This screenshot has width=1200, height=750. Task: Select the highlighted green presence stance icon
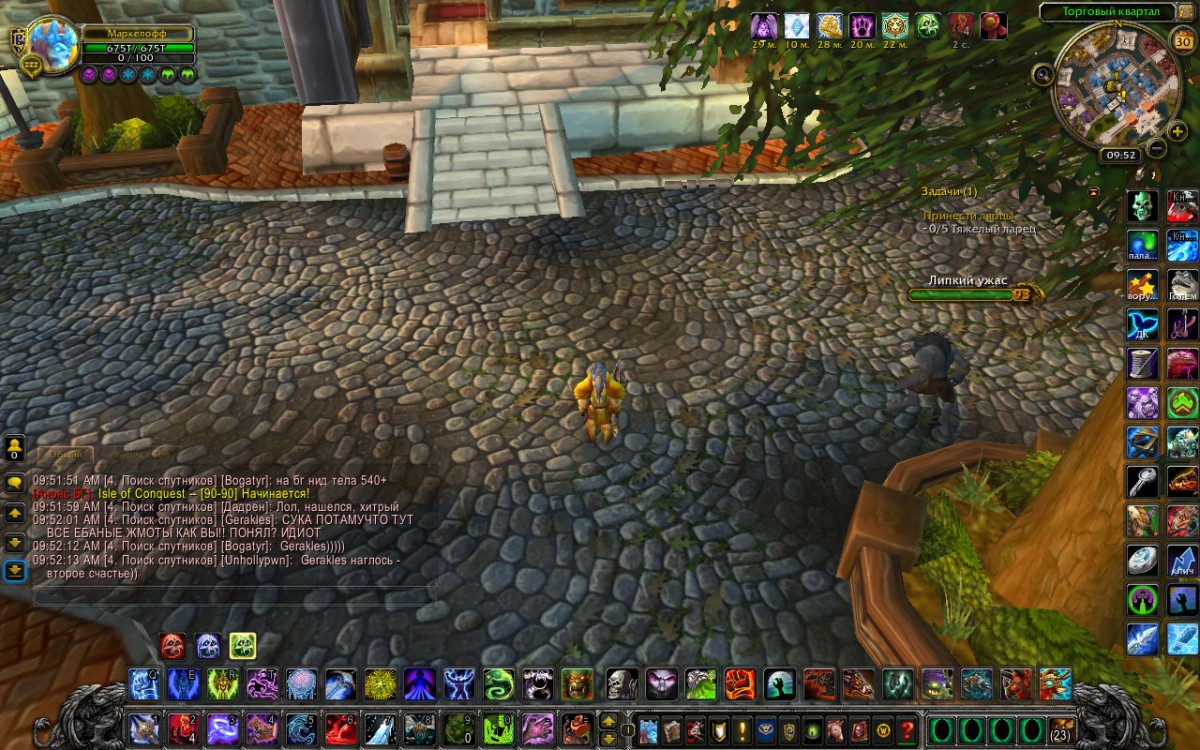[242, 646]
